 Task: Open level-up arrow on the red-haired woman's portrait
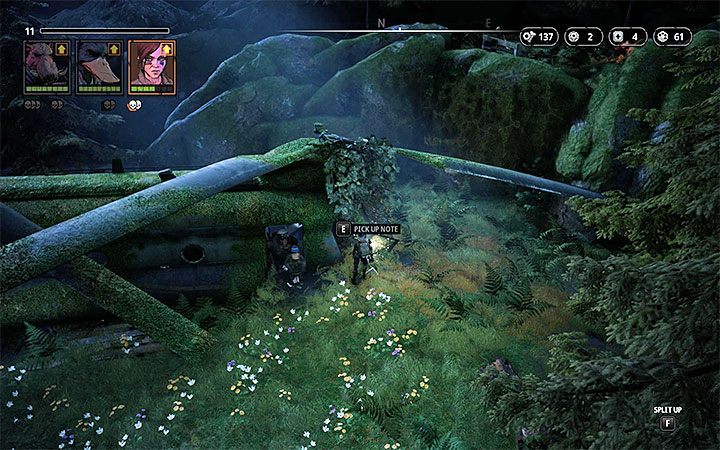pyautogui.click(x=168, y=48)
